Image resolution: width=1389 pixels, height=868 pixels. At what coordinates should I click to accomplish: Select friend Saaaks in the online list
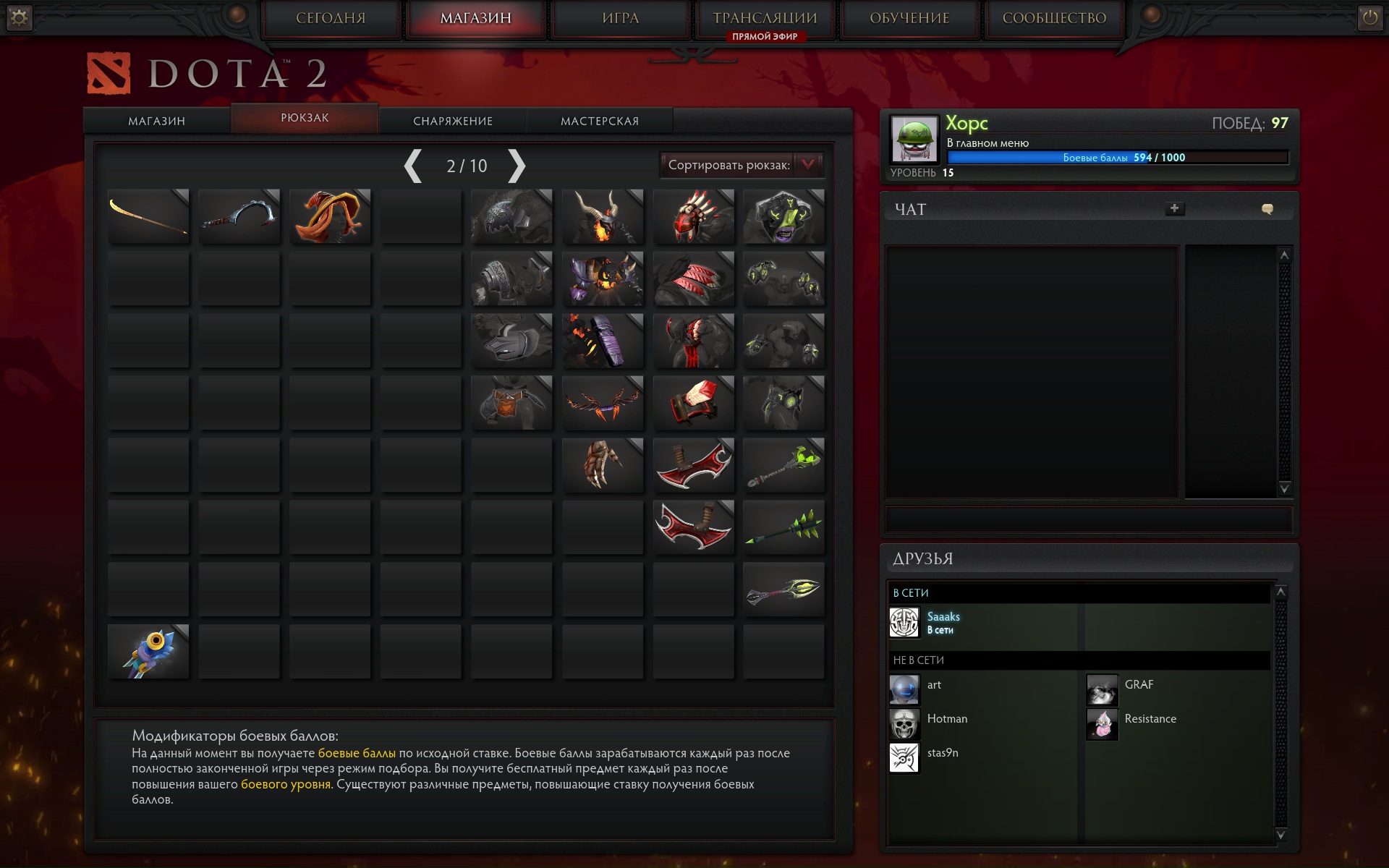tap(943, 622)
